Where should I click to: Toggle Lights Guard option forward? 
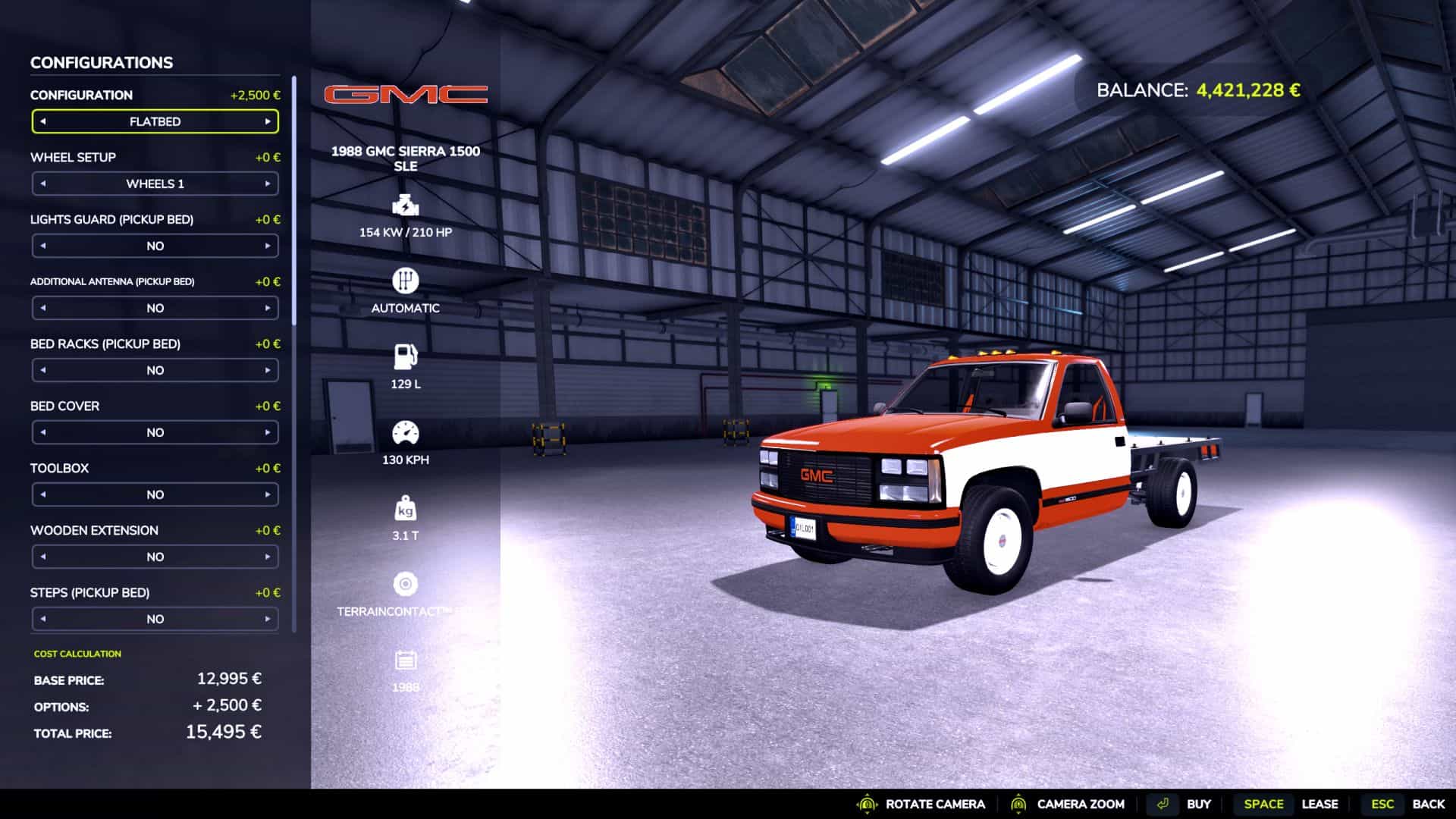[268, 246]
